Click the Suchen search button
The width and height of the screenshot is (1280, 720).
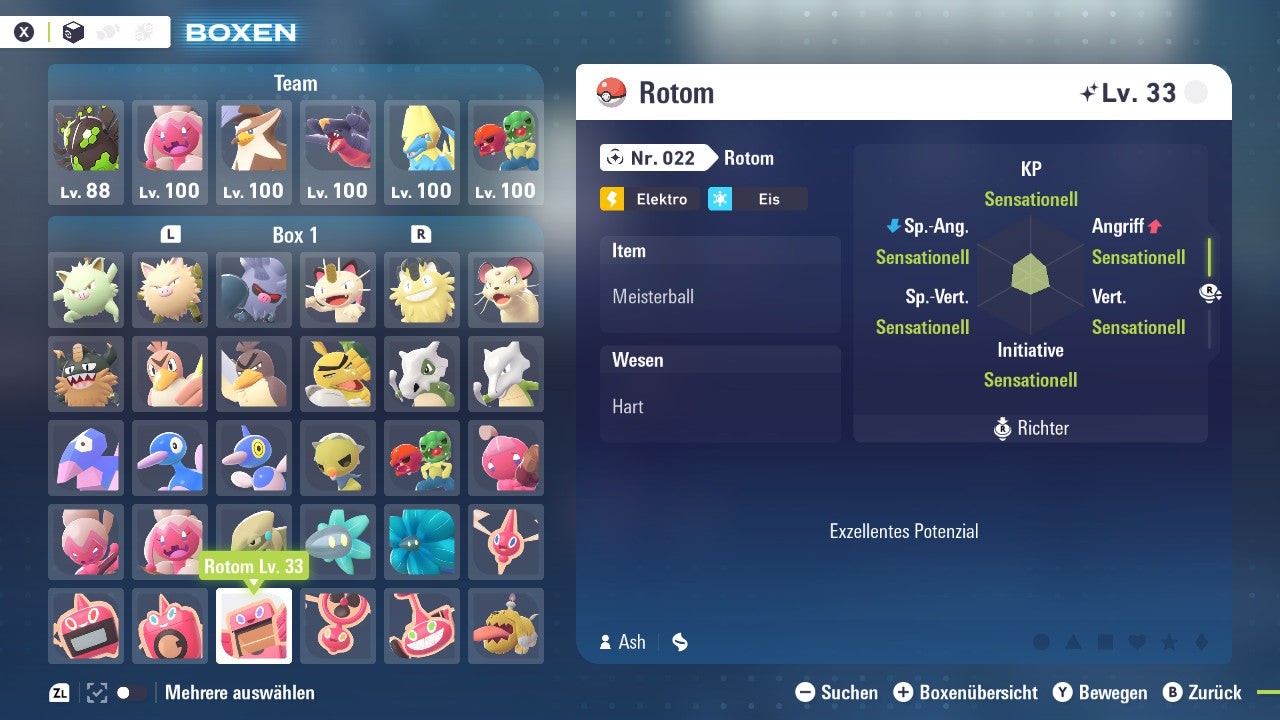tap(840, 692)
